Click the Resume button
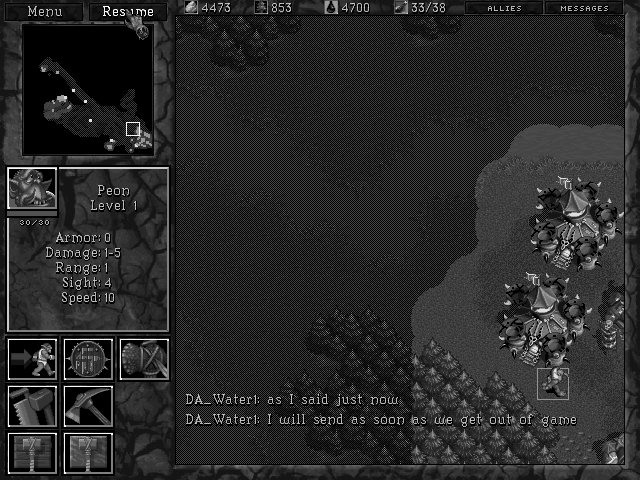The image size is (640, 480). pos(128,12)
